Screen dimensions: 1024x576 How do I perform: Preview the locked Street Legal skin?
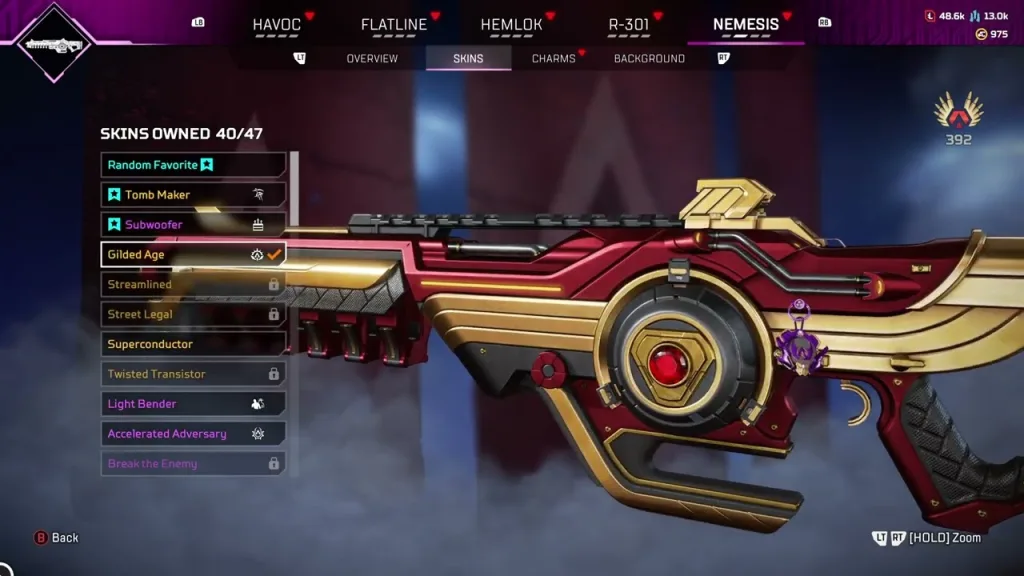tap(193, 315)
